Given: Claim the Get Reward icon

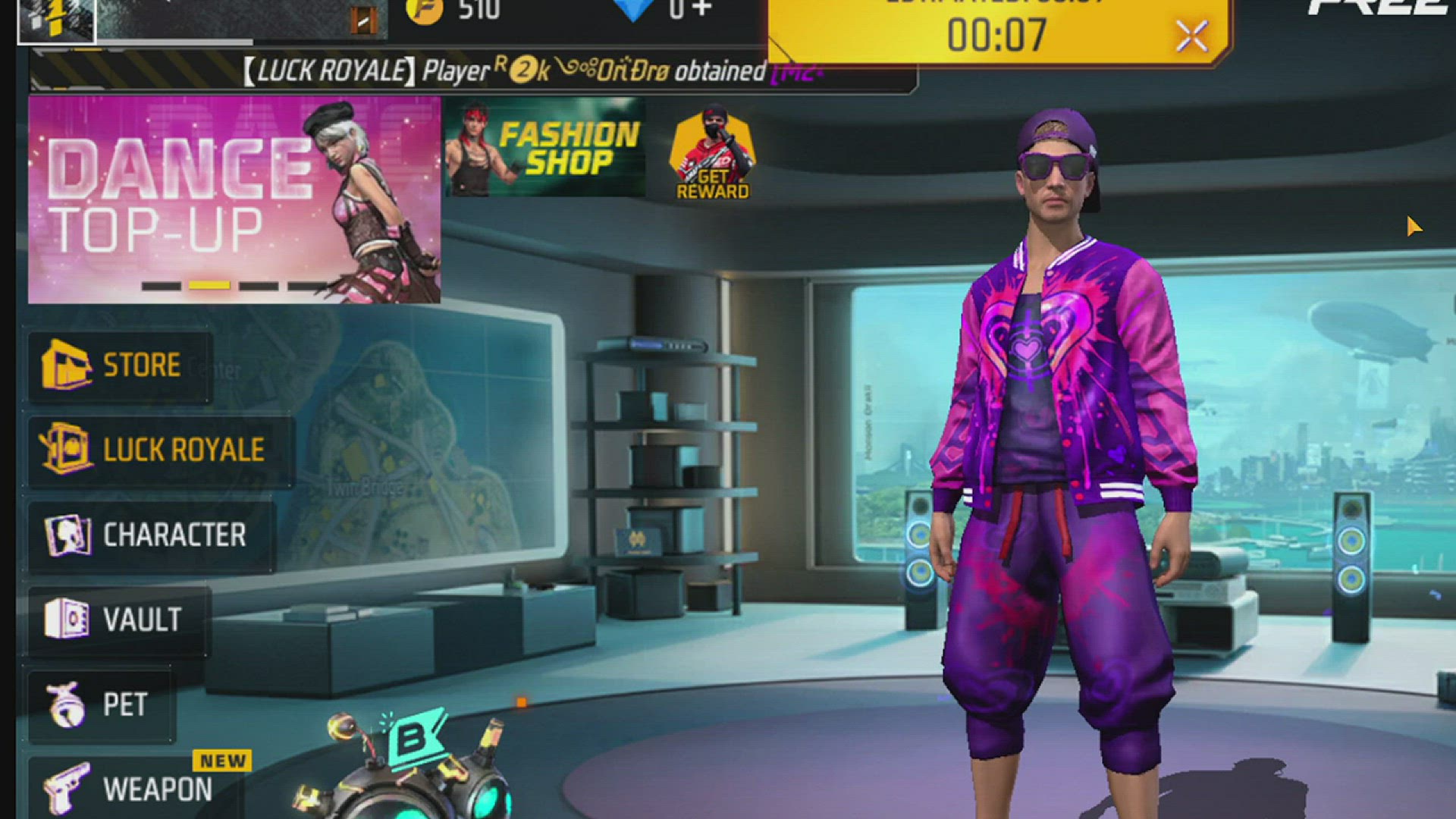Looking at the screenshot, I should [x=712, y=157].
